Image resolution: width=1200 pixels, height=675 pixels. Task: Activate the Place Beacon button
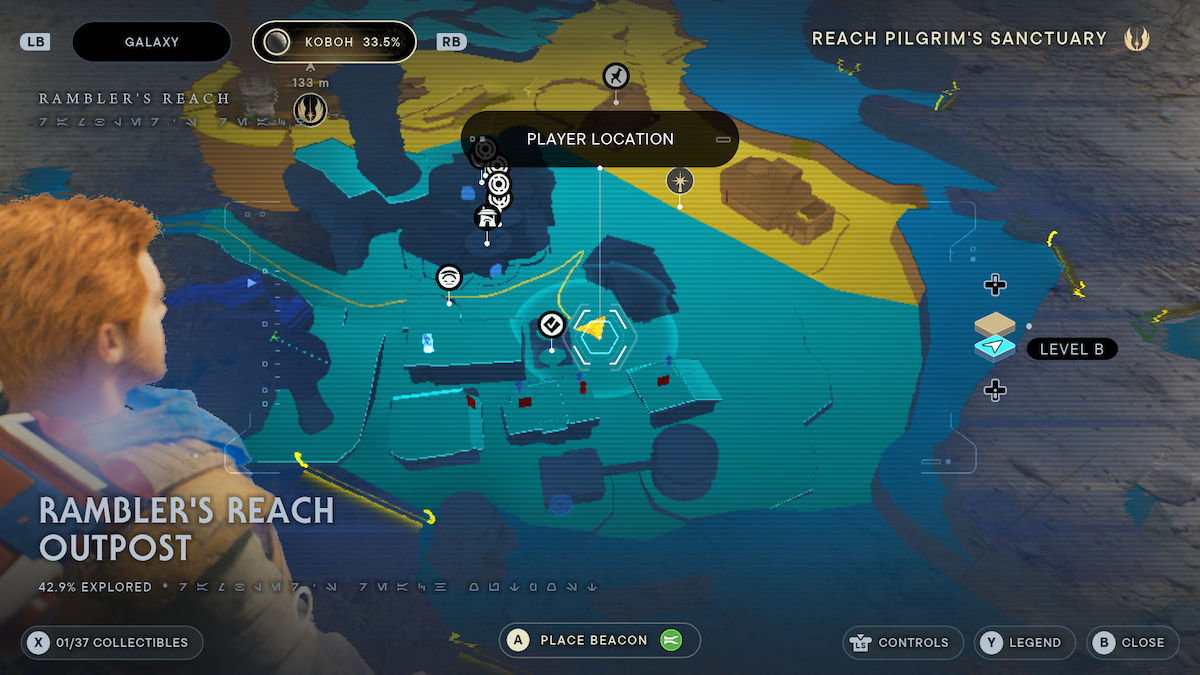[599, 640]
